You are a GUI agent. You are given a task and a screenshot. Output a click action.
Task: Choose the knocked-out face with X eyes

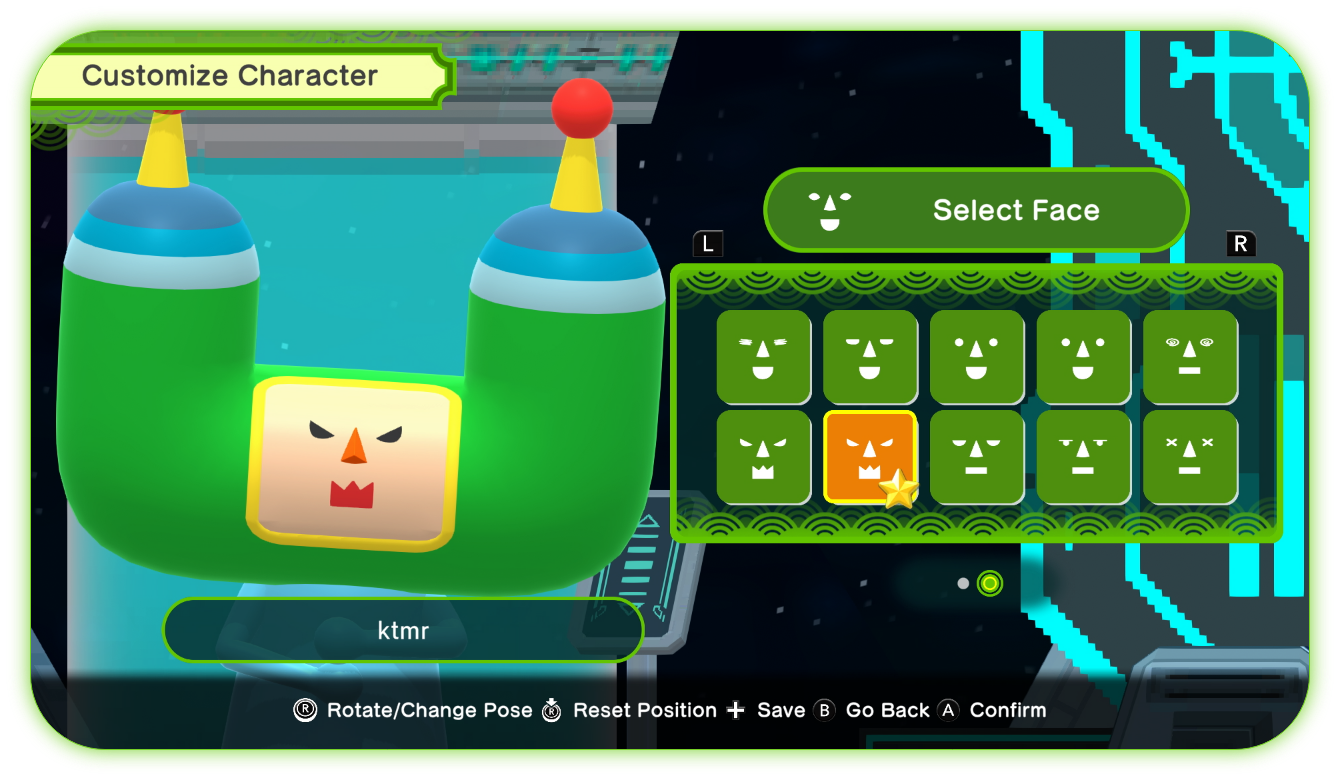(1191, 457)
